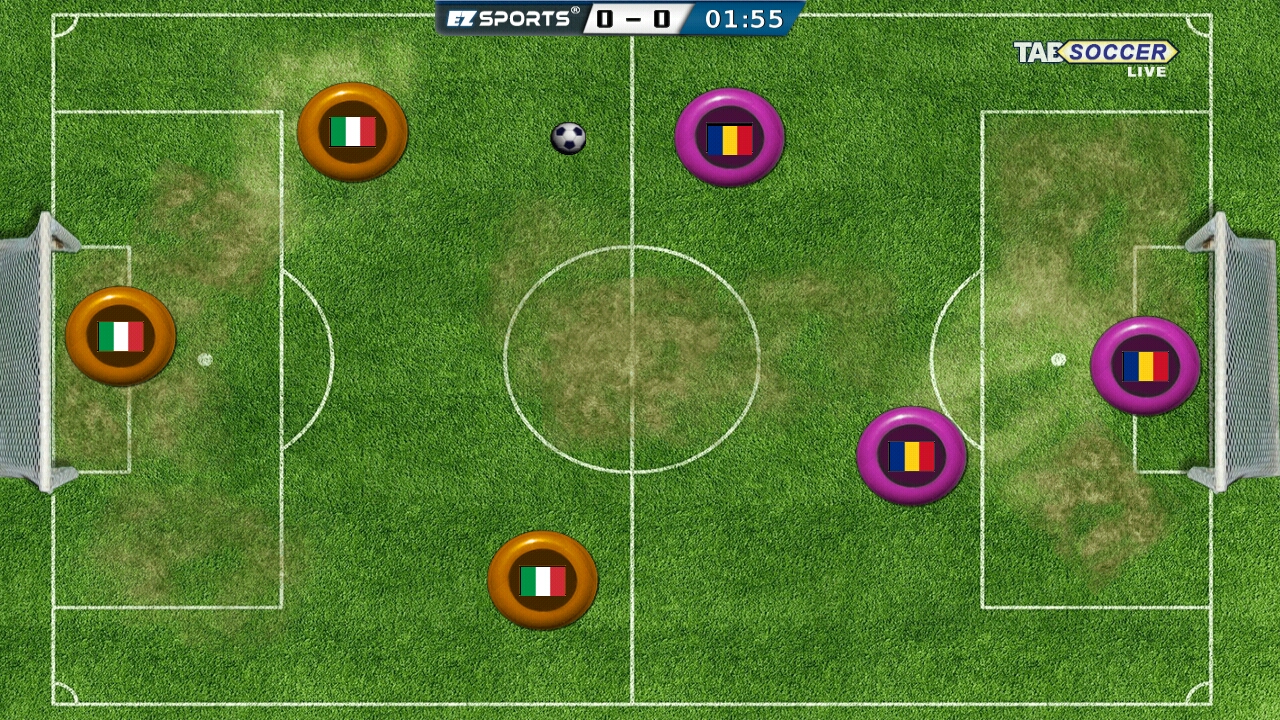Image resolution: width=1280 pixels, height=720 pixels.
Task: Click the EZ Sports logo
Action: [x=510, y=17]
